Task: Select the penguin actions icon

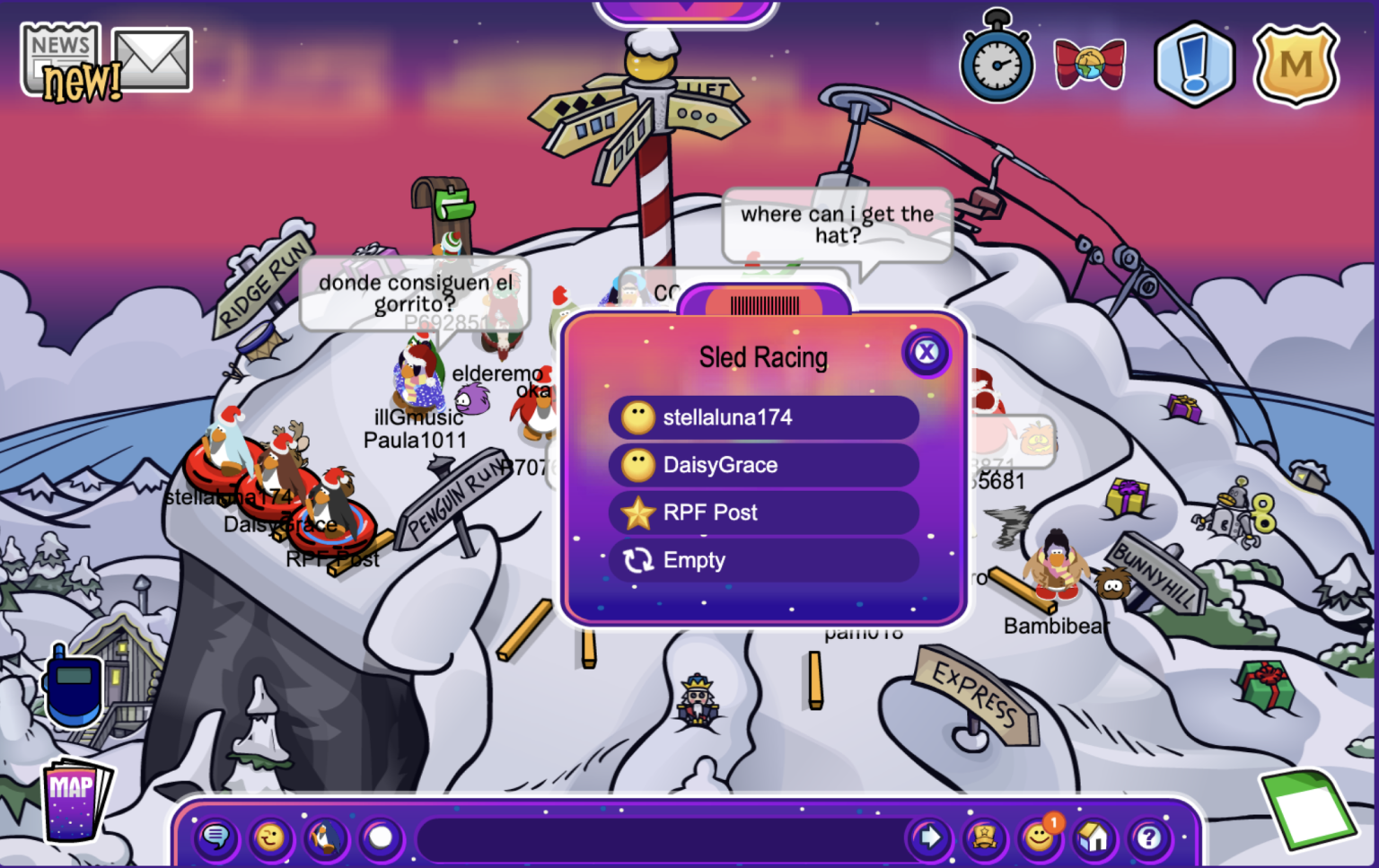Action: pyautogui.click(x=324, y=837)
